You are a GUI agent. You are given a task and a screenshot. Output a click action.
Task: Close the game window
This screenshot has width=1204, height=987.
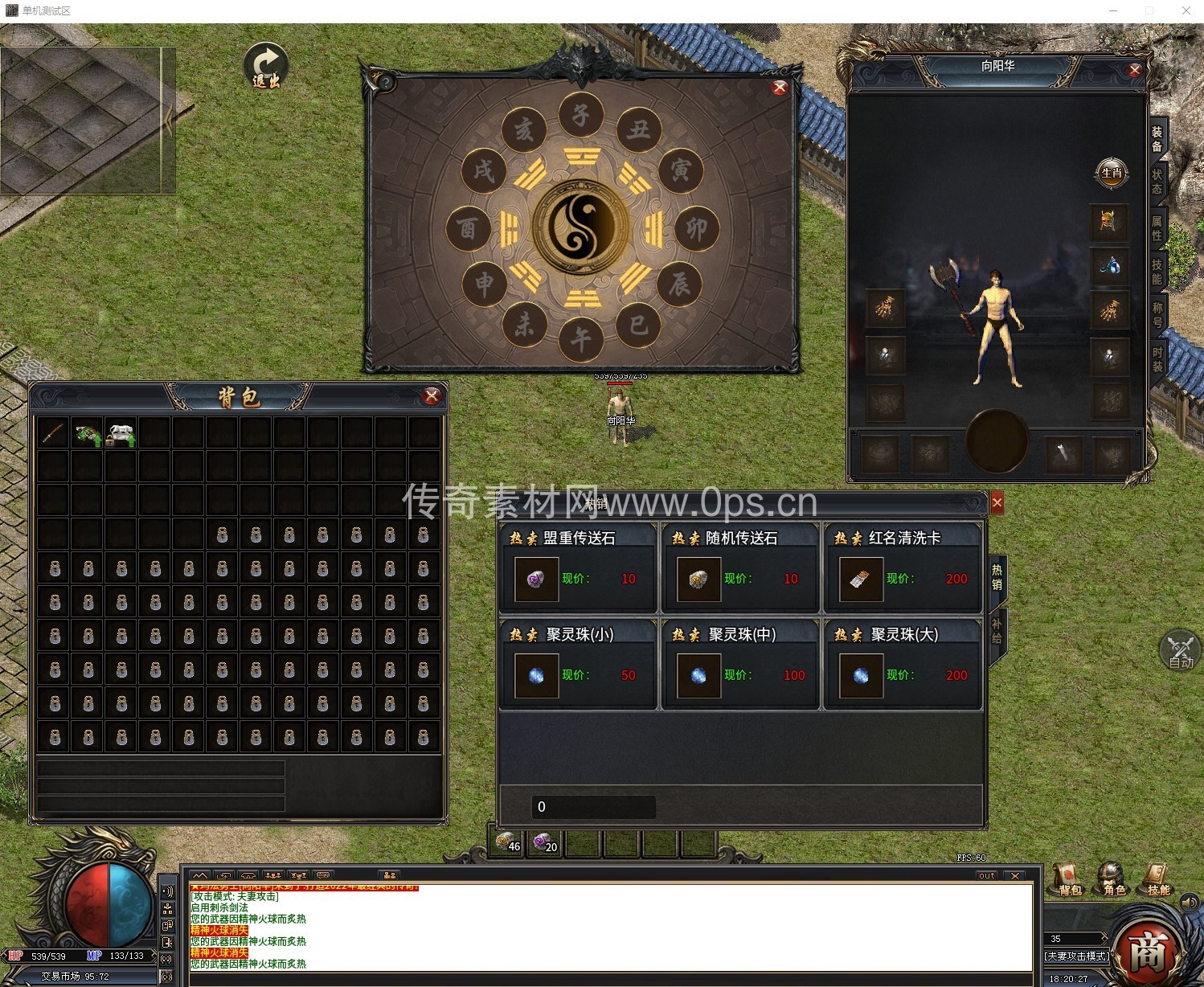point(1186,10)
